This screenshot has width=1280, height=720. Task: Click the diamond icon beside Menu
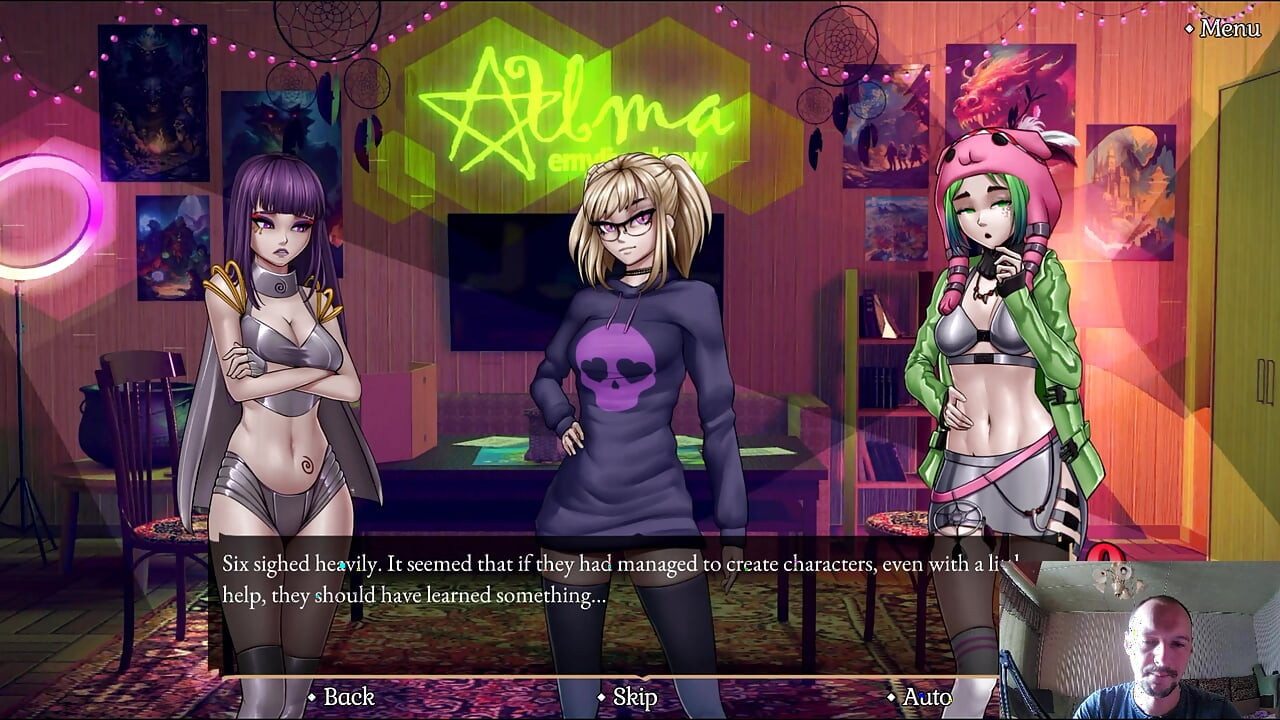click(1188, 29)
